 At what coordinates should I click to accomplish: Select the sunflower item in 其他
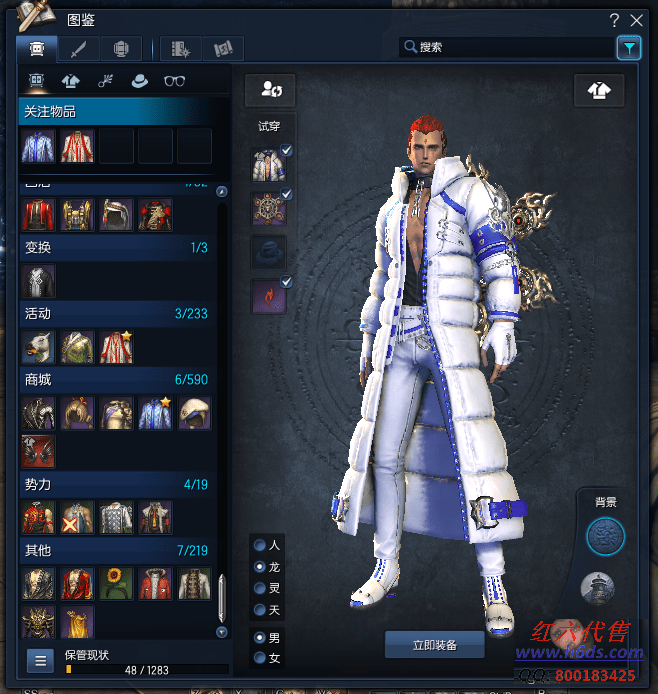(116, 583)
